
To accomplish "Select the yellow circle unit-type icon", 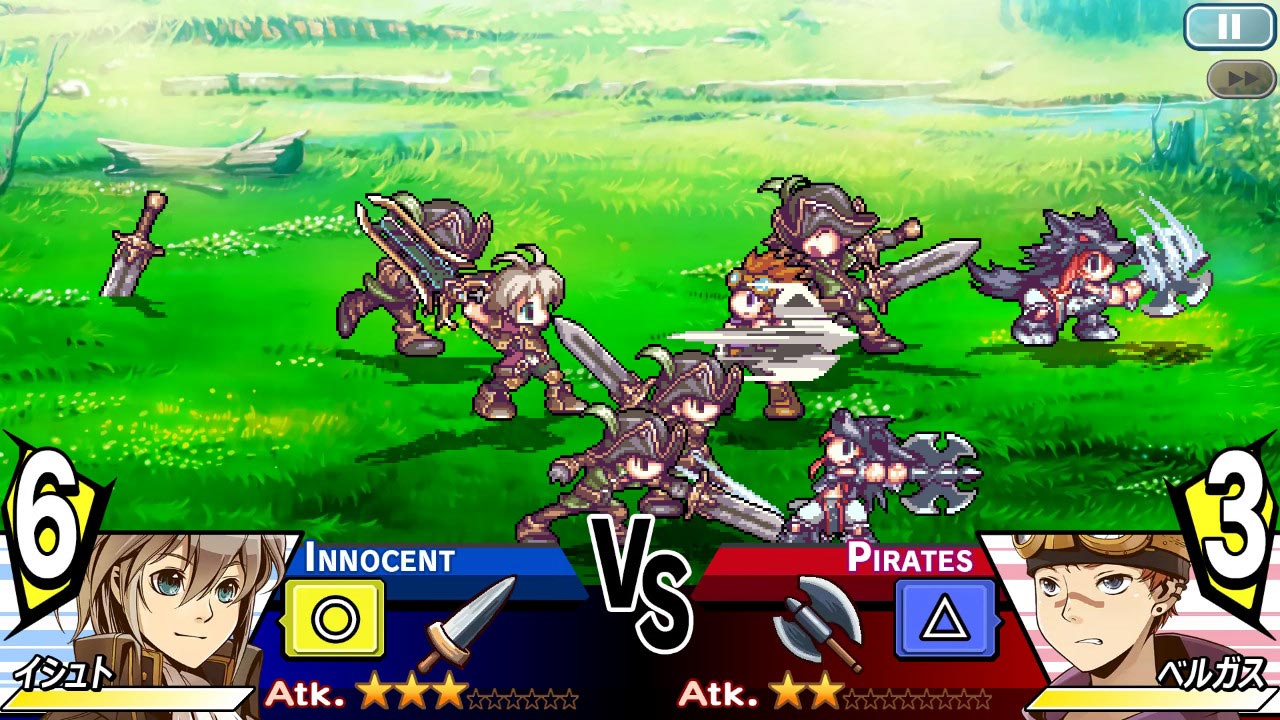I will pyautogui.click(x=336, y=616).
